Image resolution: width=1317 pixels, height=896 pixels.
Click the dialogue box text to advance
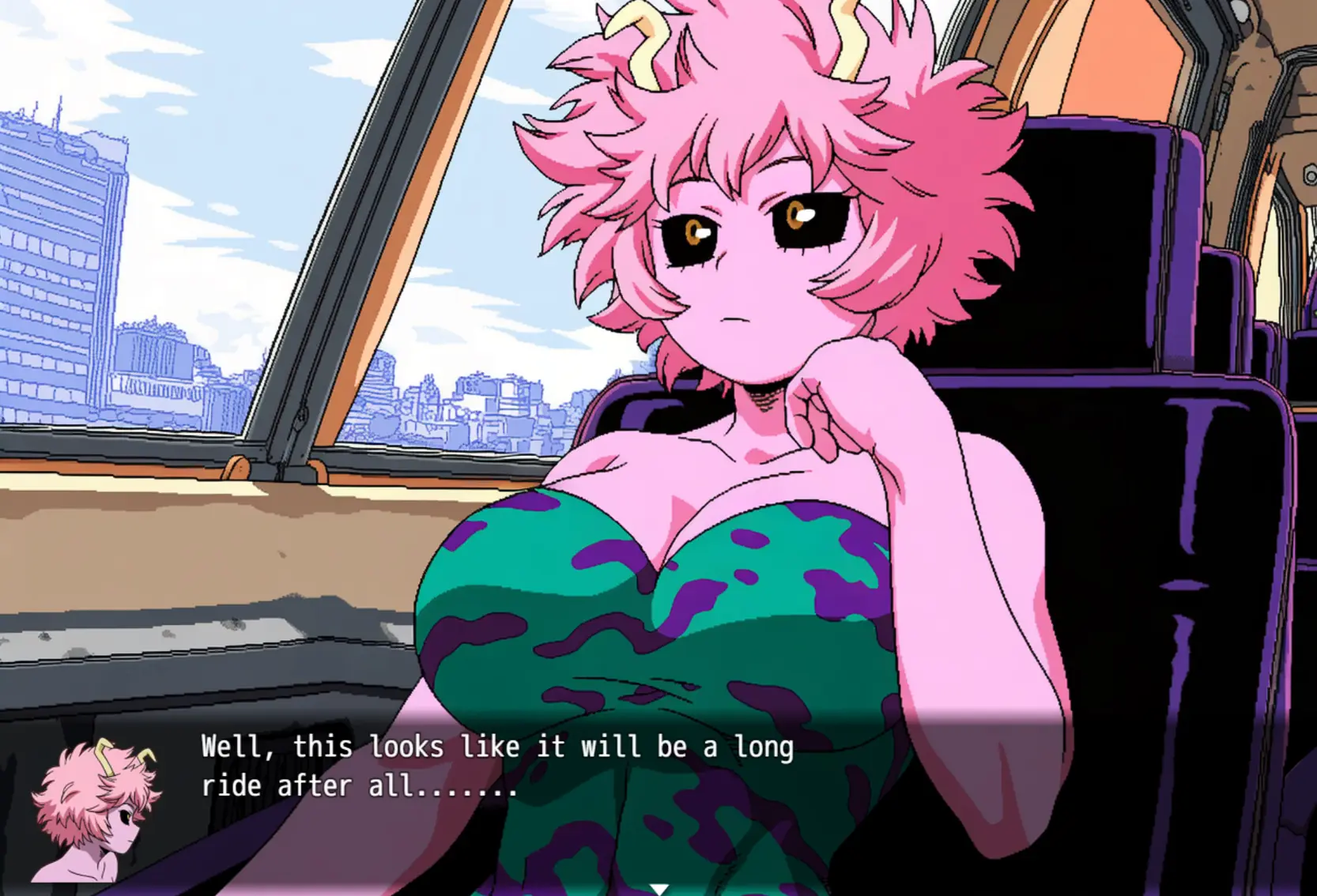click(496, 766)
